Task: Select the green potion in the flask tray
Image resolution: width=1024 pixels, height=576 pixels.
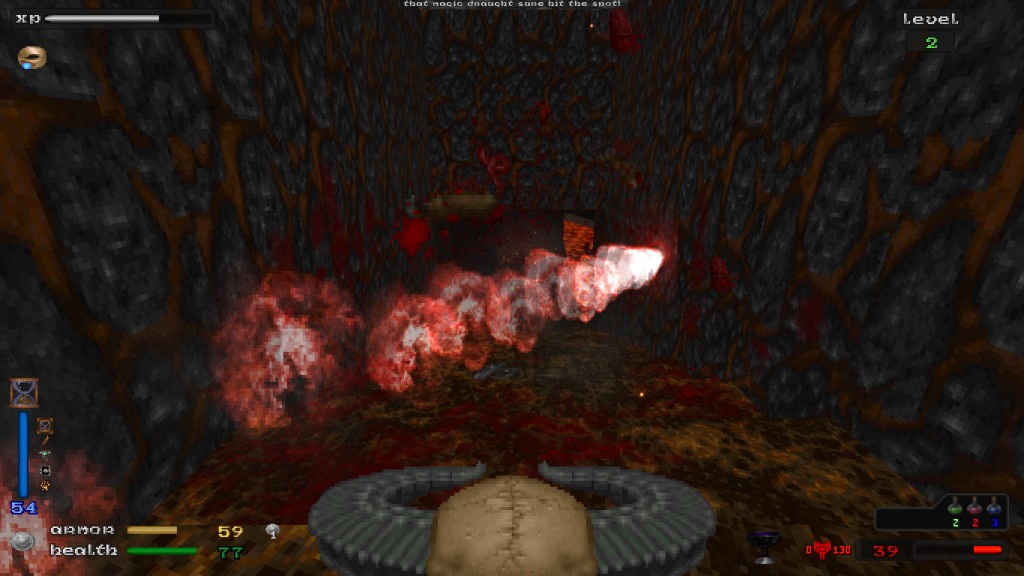Action: point(954,509)
